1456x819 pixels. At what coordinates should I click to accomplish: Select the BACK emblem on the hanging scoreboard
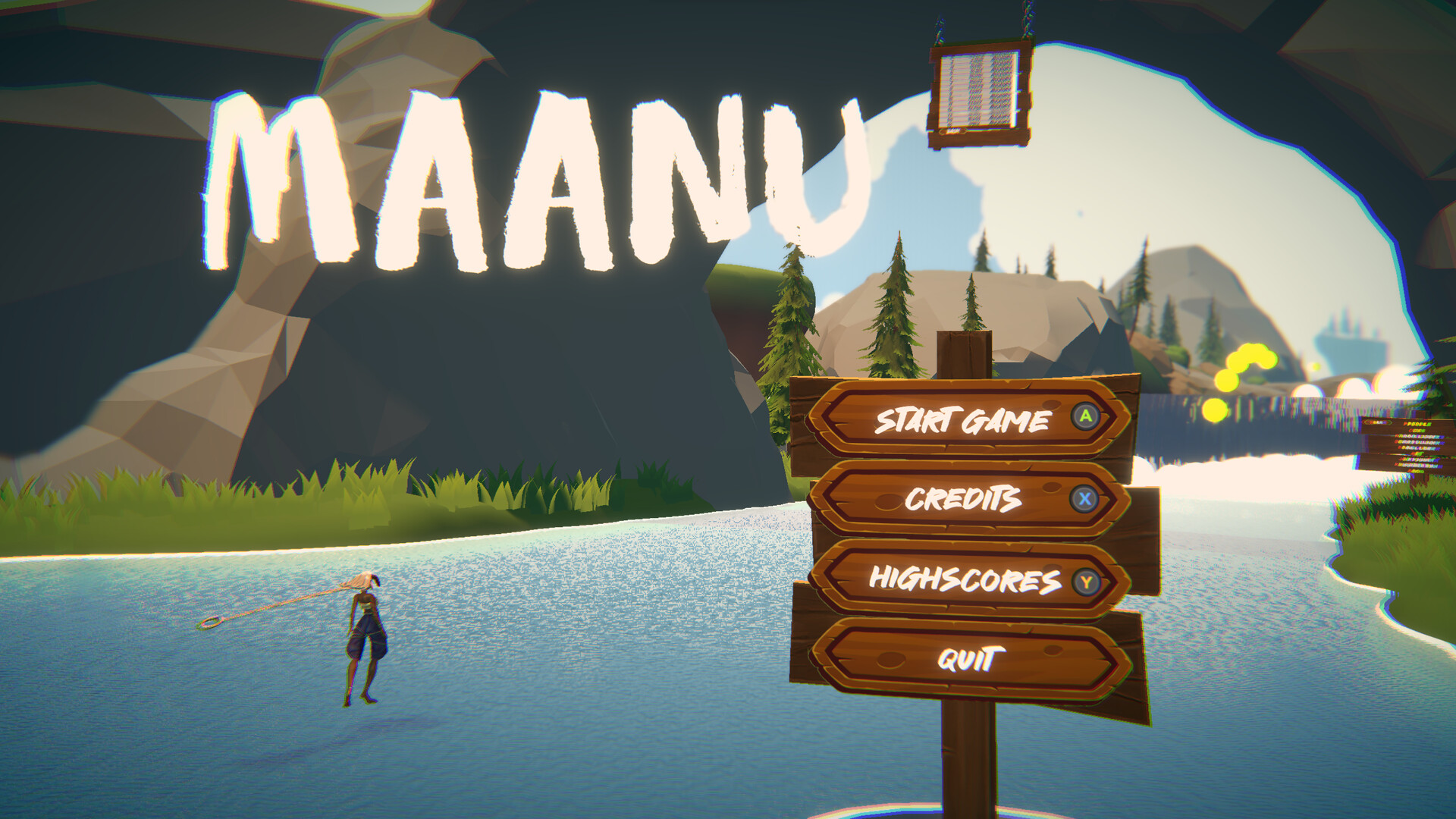click(x=953, y=130)
